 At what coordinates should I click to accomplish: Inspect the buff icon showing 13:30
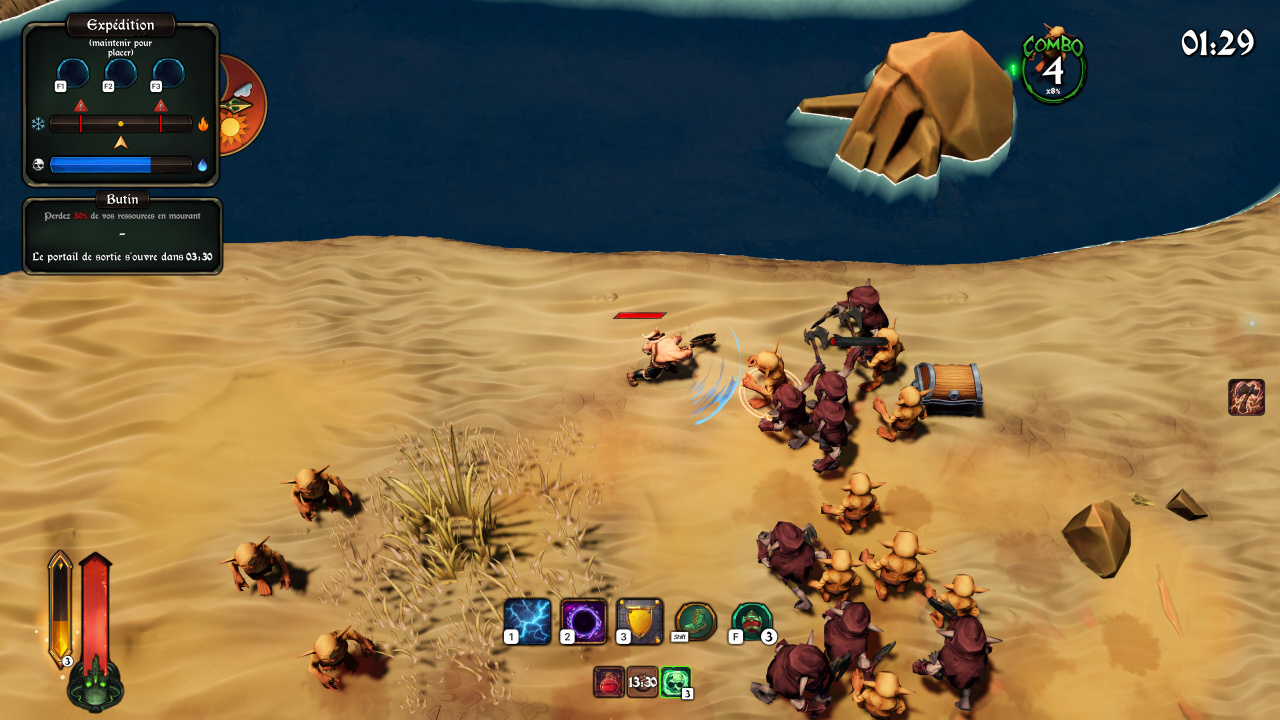click(x=642, y=682)
